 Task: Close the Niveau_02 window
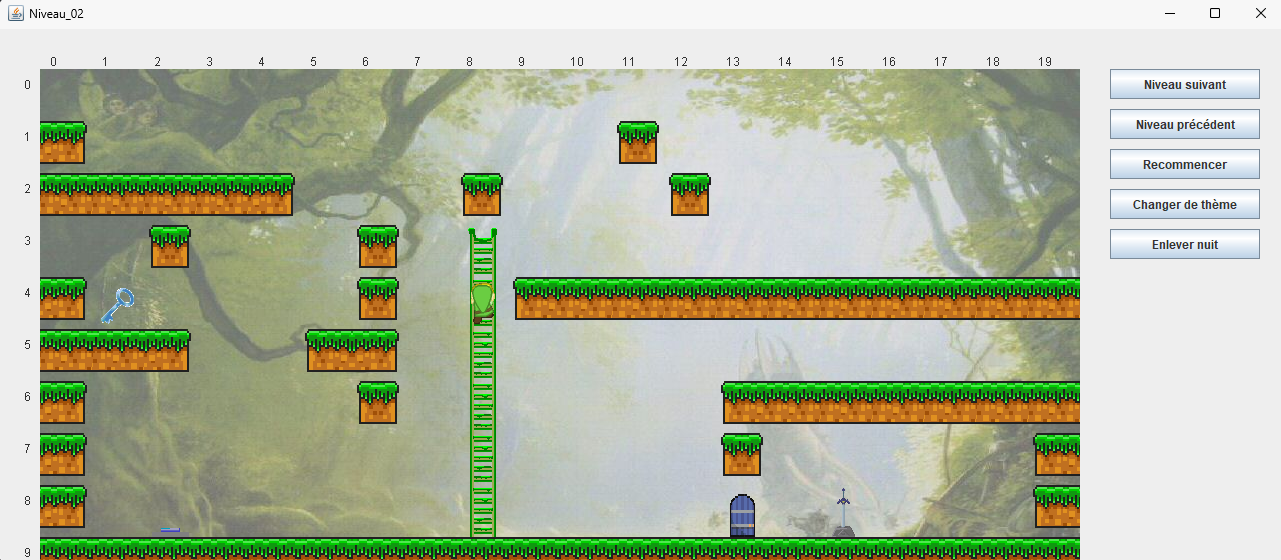(1261, 13)
